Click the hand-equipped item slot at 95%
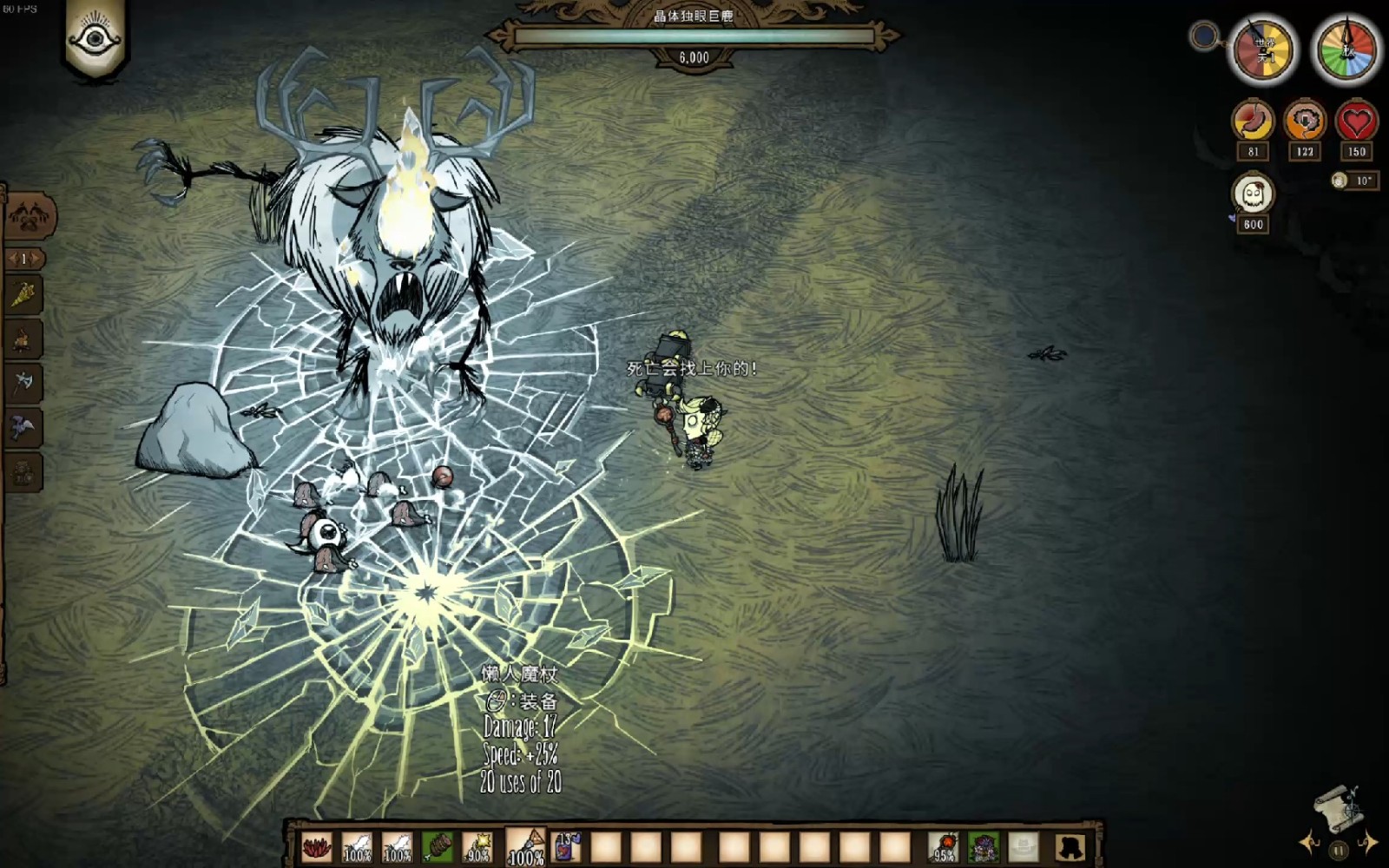Viewport: 1389px width, 868px height. click(x=944, y=846)
